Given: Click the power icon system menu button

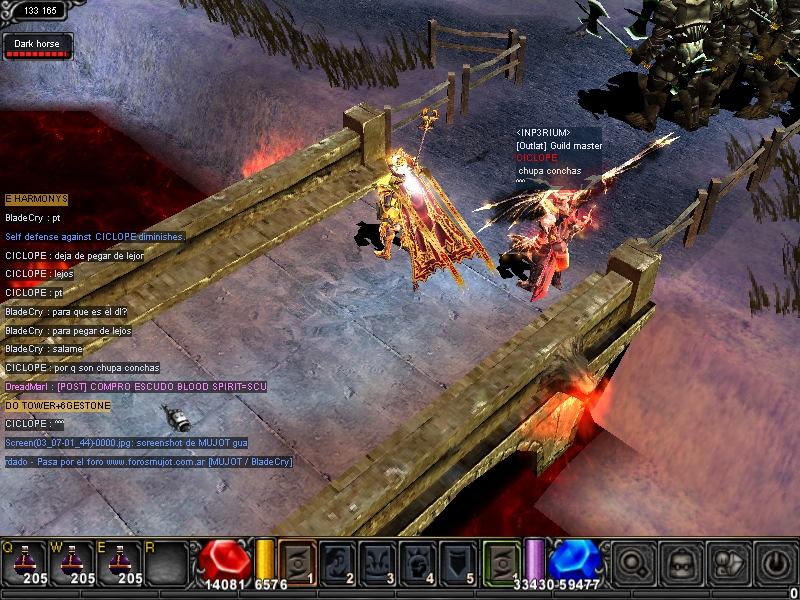Looking at the screenshot, I should [x=776, y=563].
